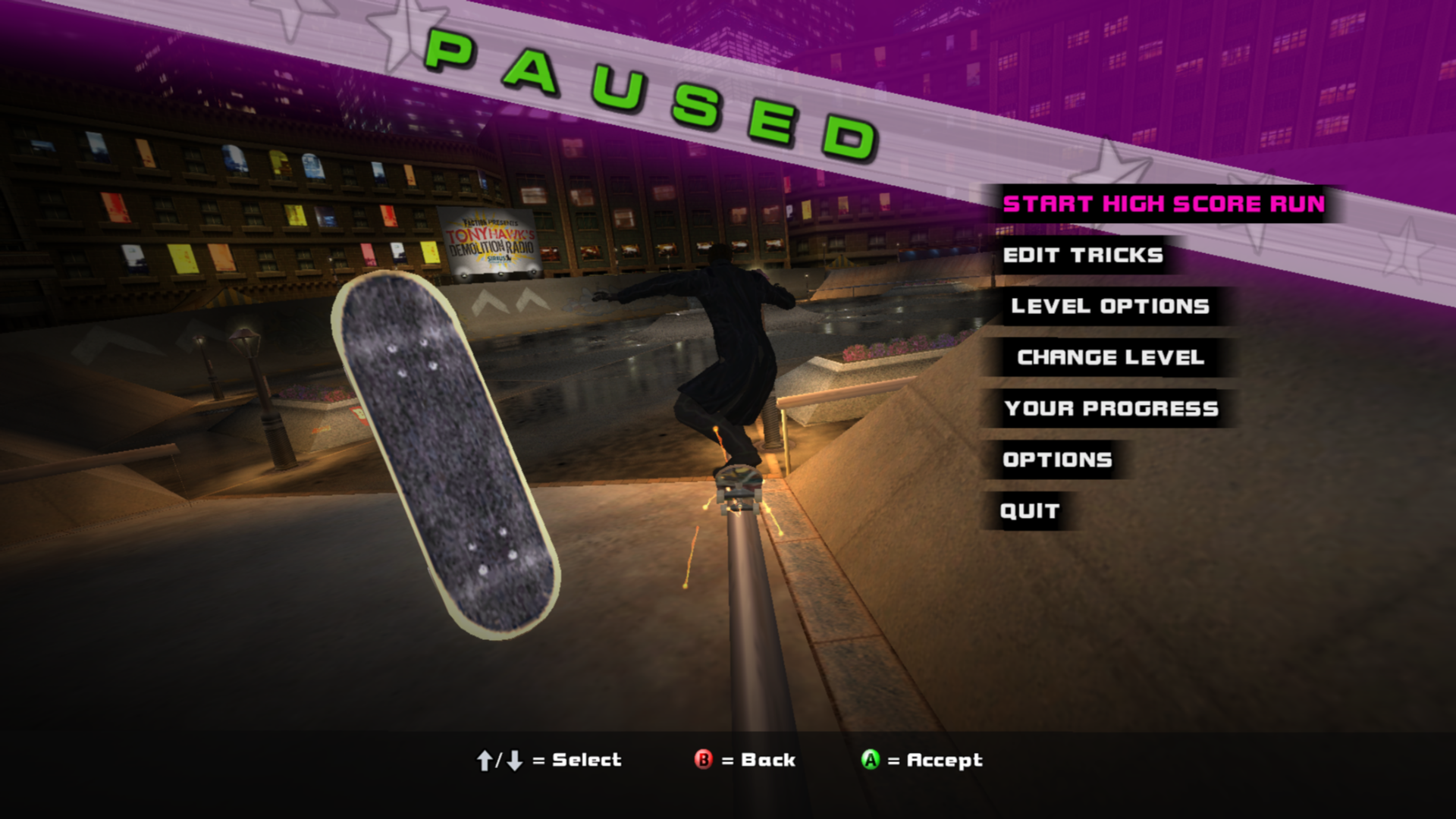
Task: Choose Level Options
Action: 1110,306
